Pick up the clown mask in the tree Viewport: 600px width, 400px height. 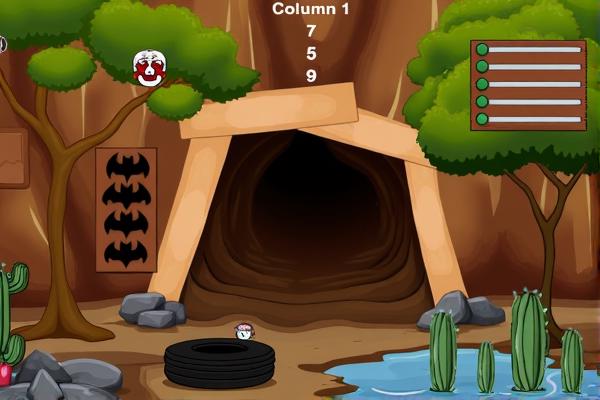(x=149, y=68)
